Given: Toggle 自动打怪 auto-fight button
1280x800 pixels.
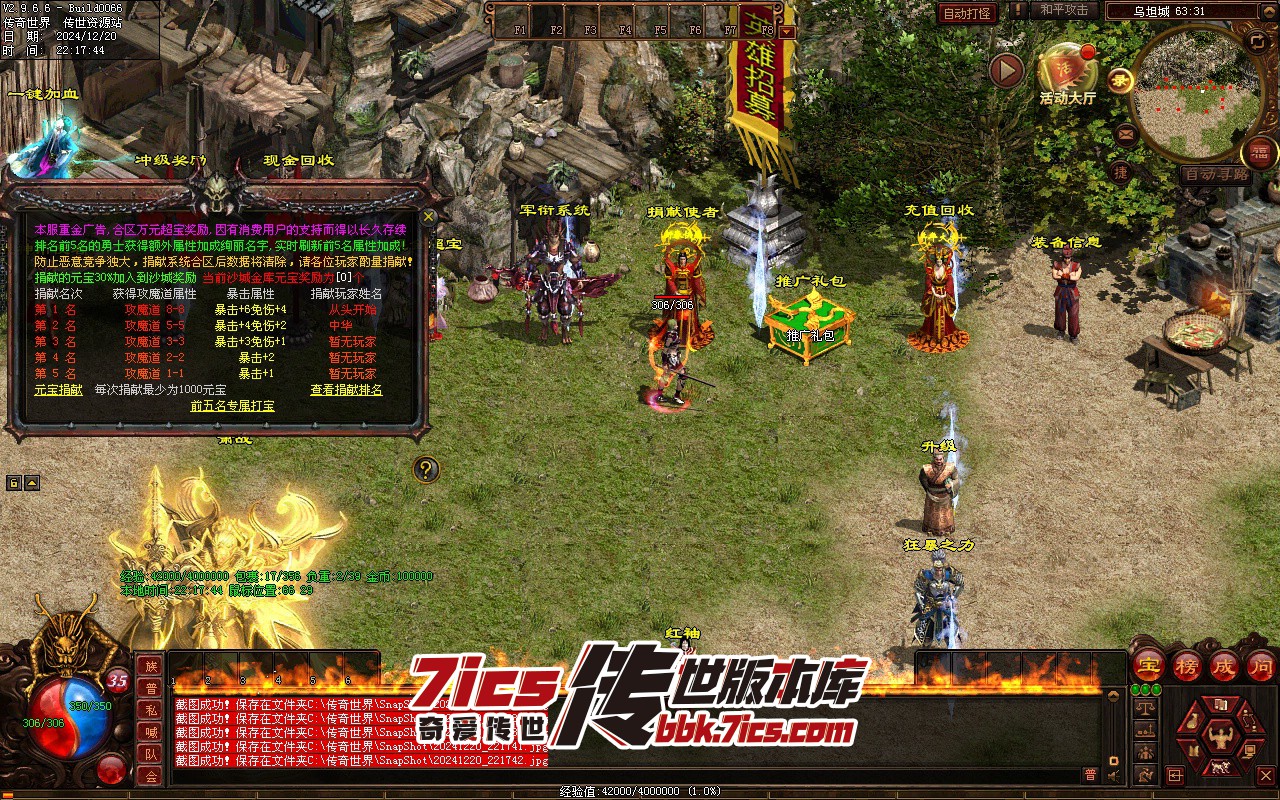Looking at the screenshot, I should (967, 13).
